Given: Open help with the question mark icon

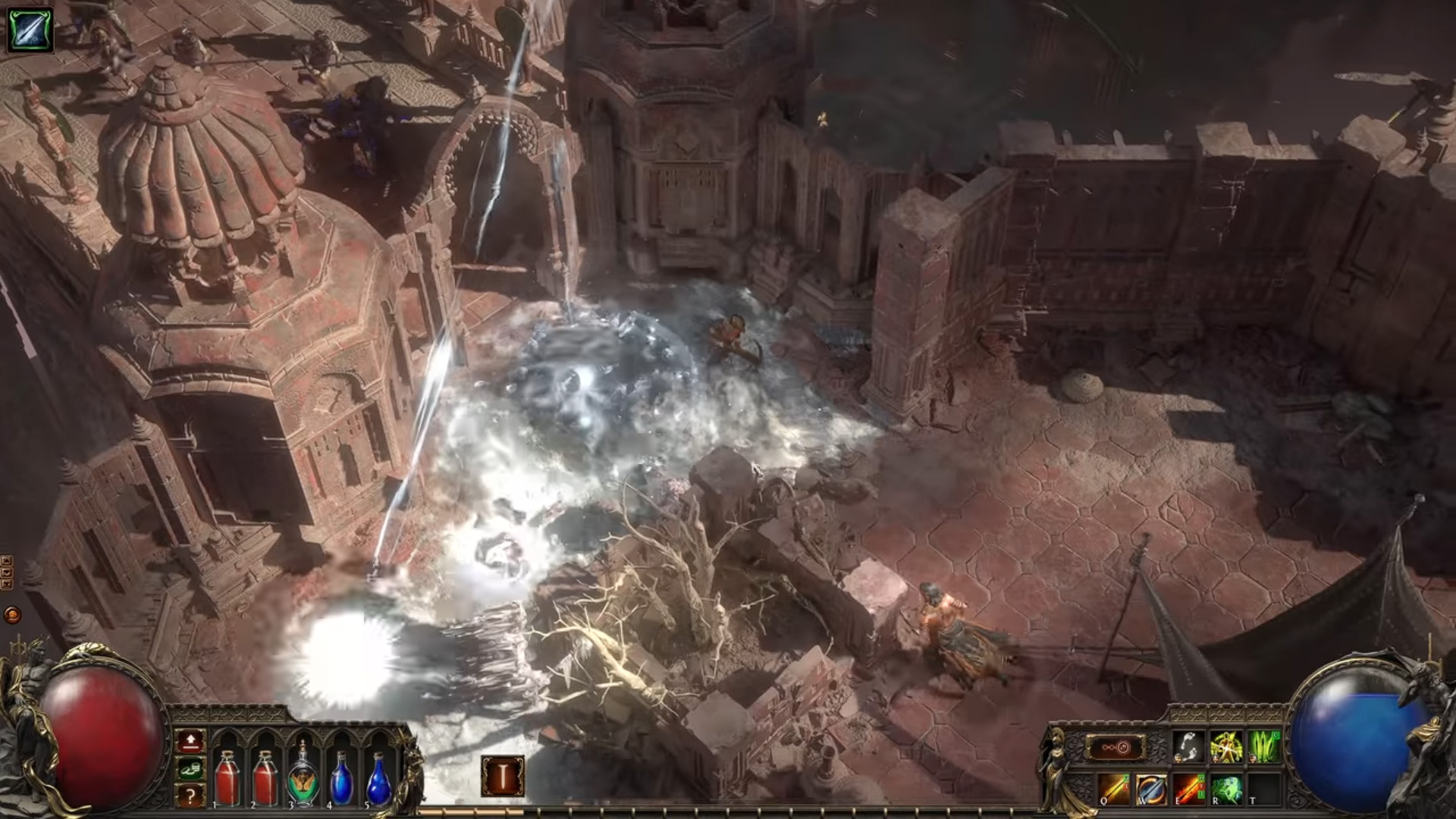Looking at the screenshot, I should 190,794.
